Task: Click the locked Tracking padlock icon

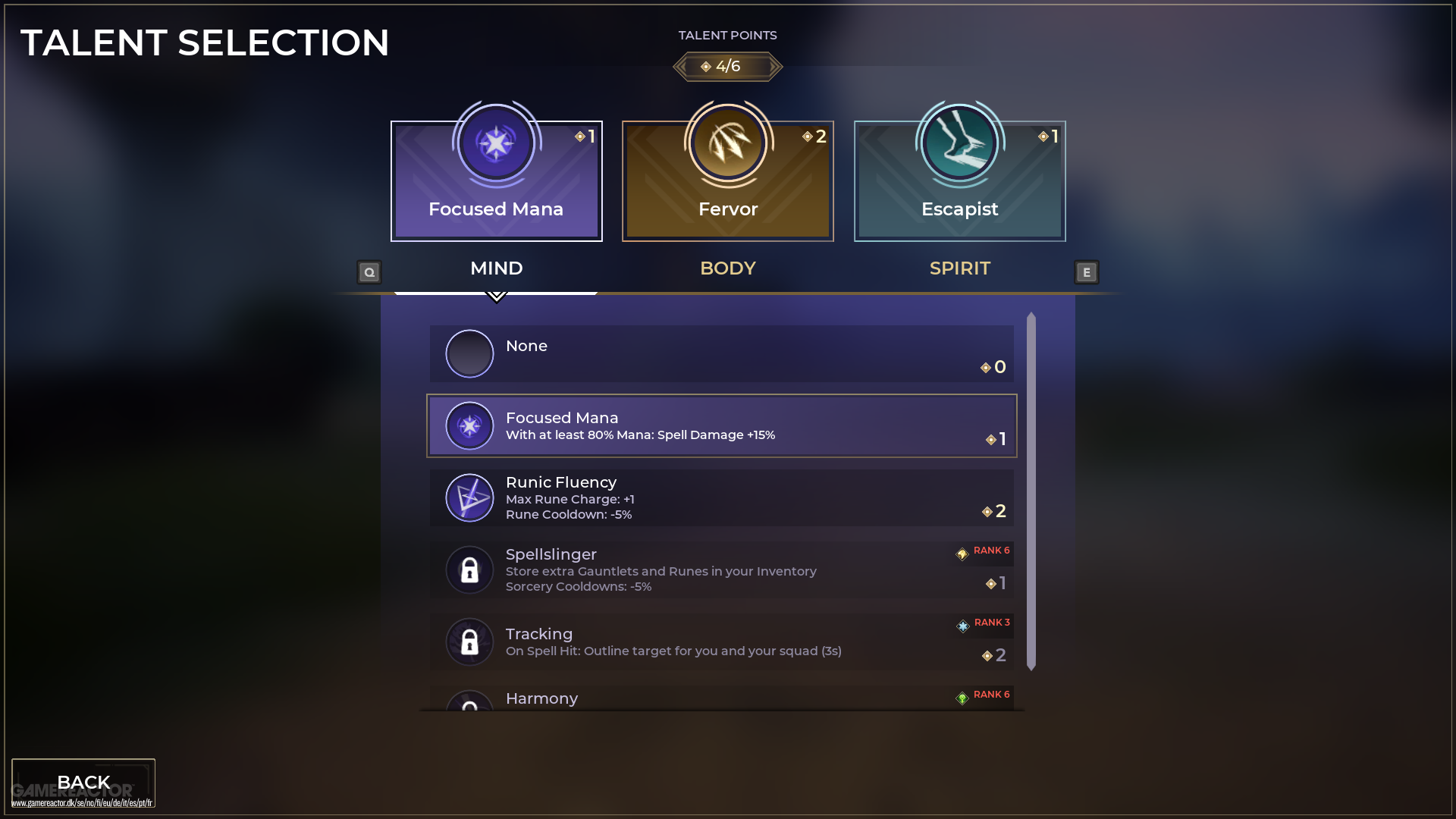Action: pos(469,642)
